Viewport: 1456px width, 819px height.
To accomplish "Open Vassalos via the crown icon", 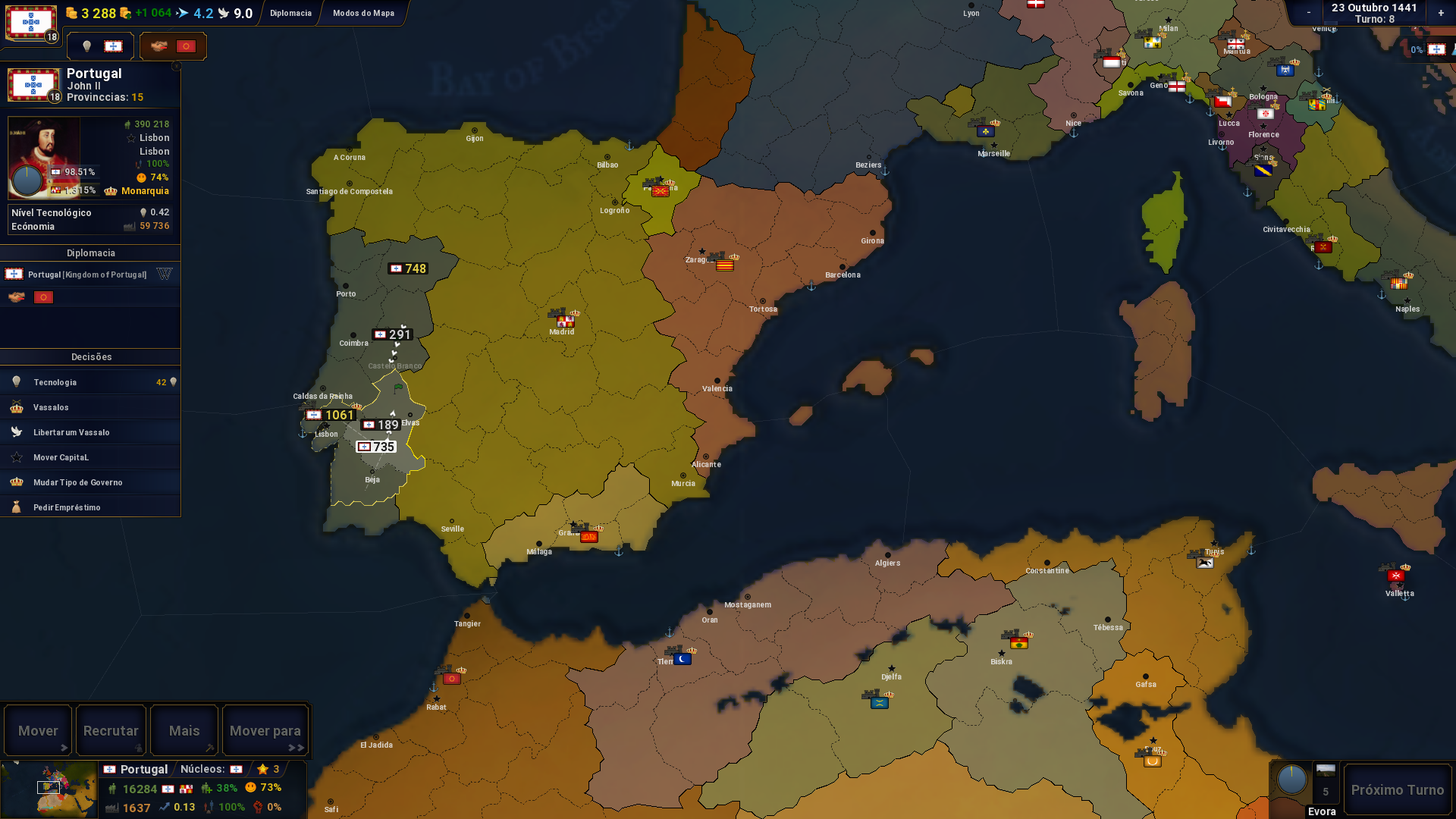I will pos(15,407).
